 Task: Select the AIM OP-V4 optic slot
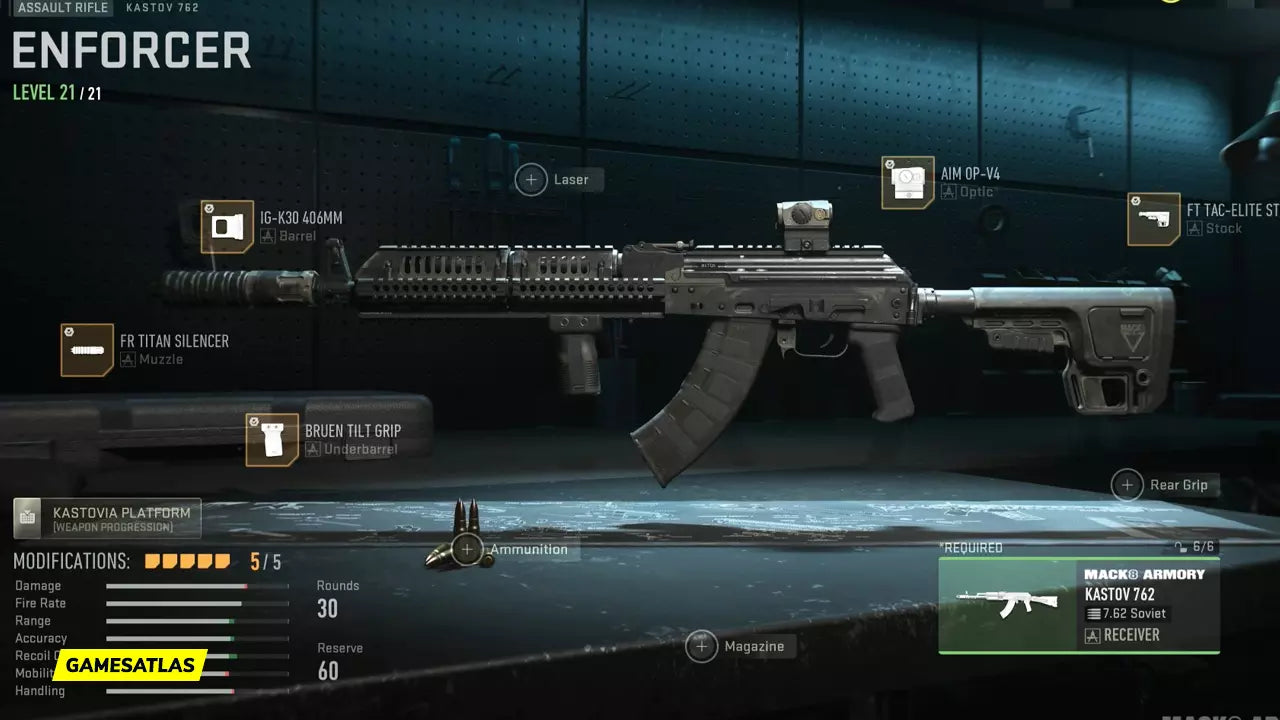908,183
